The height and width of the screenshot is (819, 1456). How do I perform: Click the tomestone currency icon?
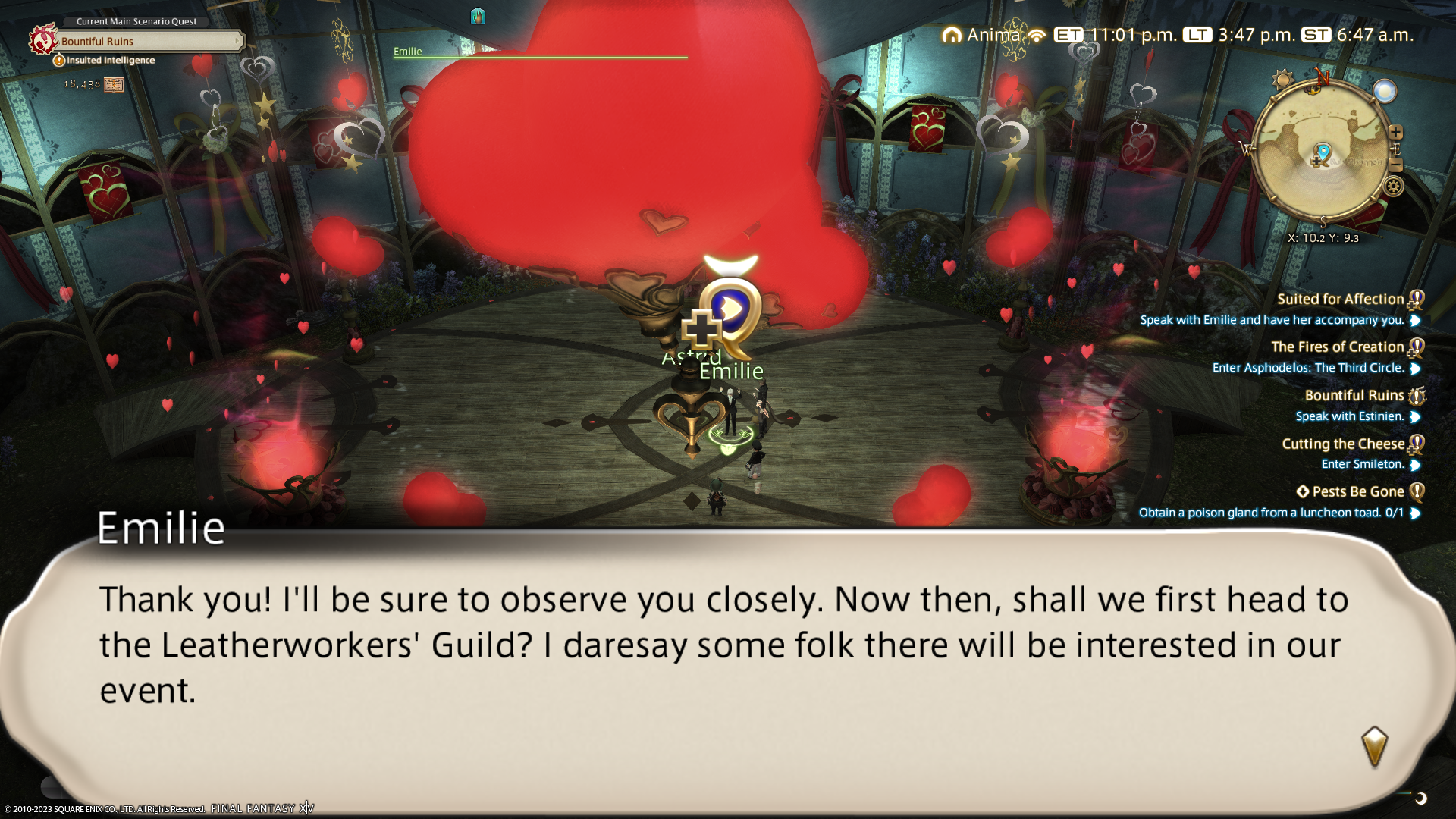tap(114, 85)
